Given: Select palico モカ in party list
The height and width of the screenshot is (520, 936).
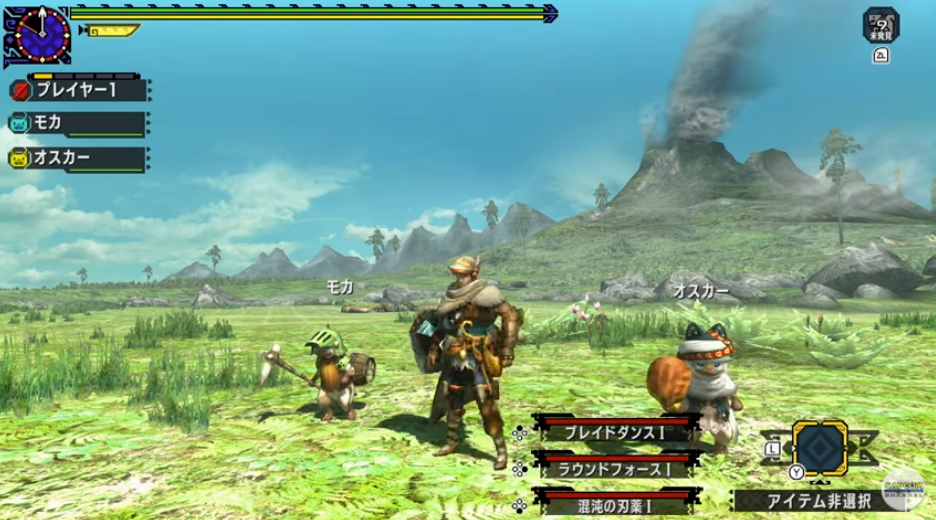Looking at the screenshot, I should tap(78, 124).
